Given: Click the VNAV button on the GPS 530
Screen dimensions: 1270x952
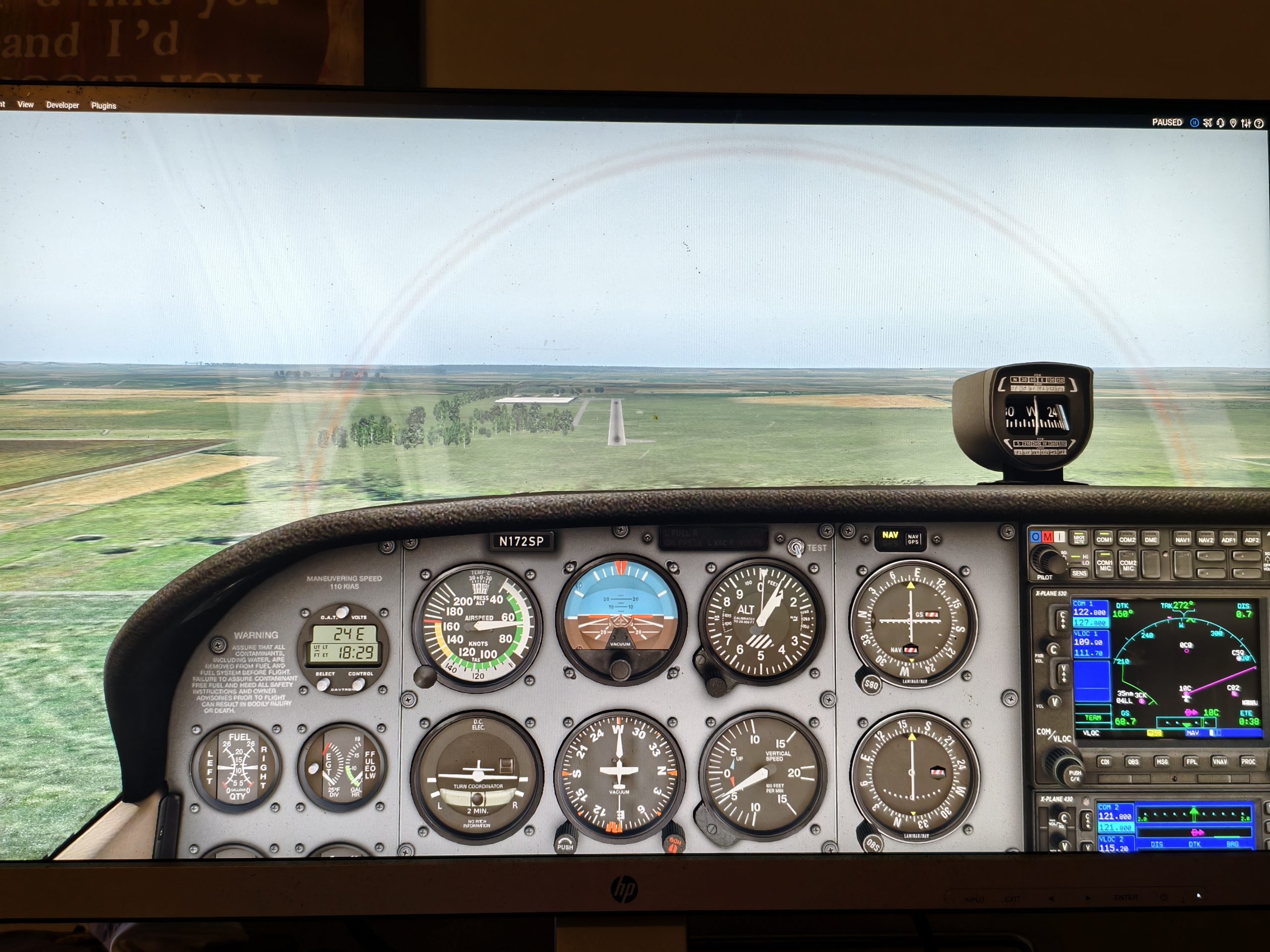Looking at the screenshot, I should [1220, 762].
